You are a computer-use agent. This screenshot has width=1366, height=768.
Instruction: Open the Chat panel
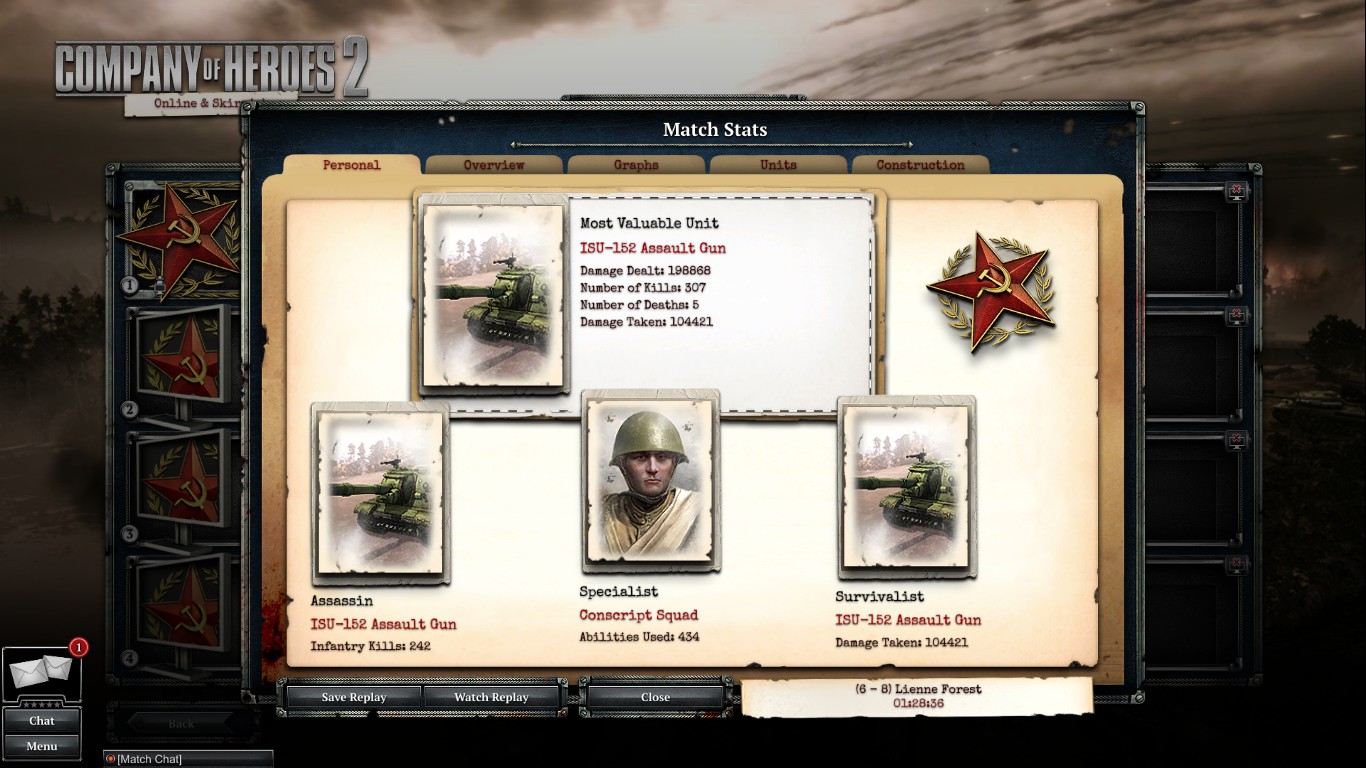(42, 720)
